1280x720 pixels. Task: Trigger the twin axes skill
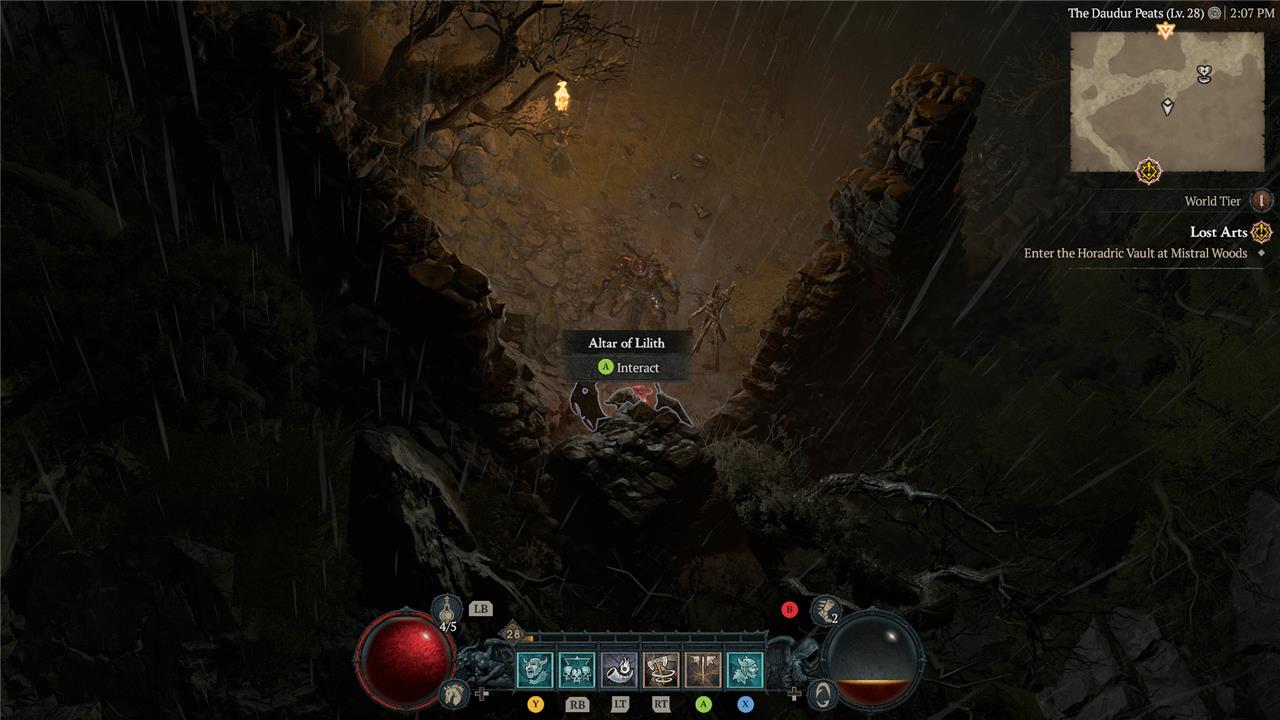coord(703,669)
